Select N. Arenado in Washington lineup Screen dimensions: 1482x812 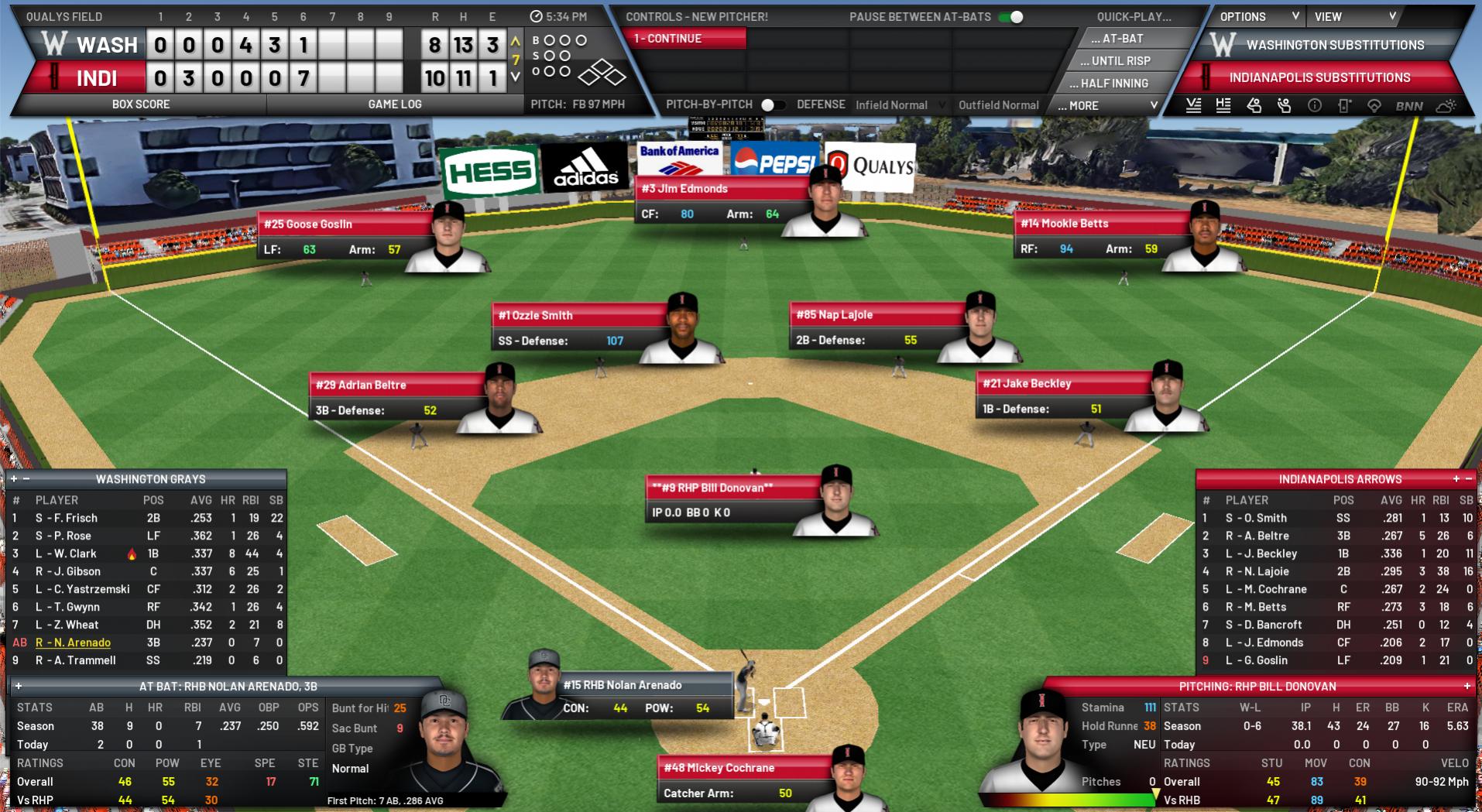tap(73, 642)
